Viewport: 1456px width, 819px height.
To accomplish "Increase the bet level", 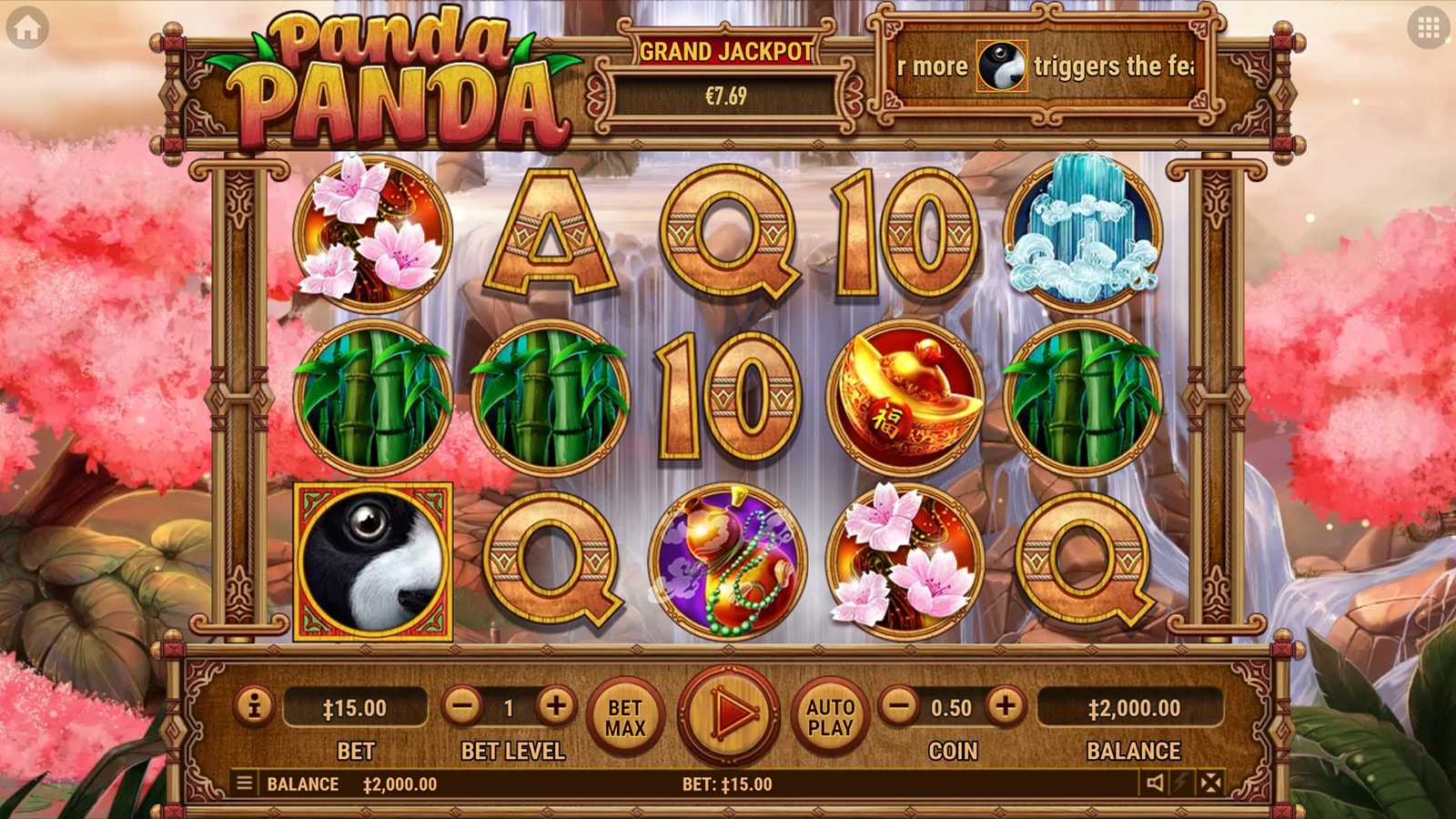I will (x=555, y=706).
